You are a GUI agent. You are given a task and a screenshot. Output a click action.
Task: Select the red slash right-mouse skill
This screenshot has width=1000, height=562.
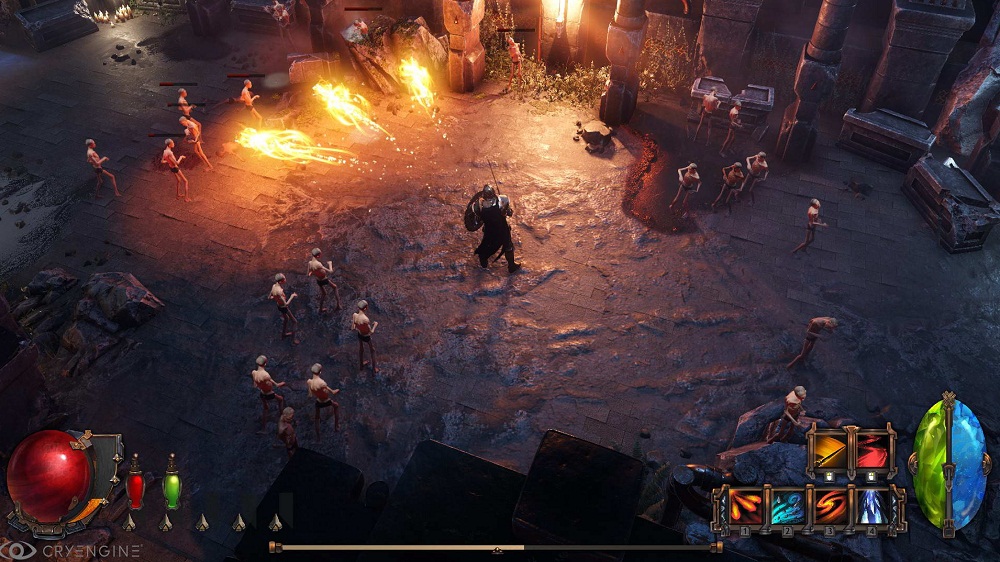pyautogui.click(x=871, y=450)
